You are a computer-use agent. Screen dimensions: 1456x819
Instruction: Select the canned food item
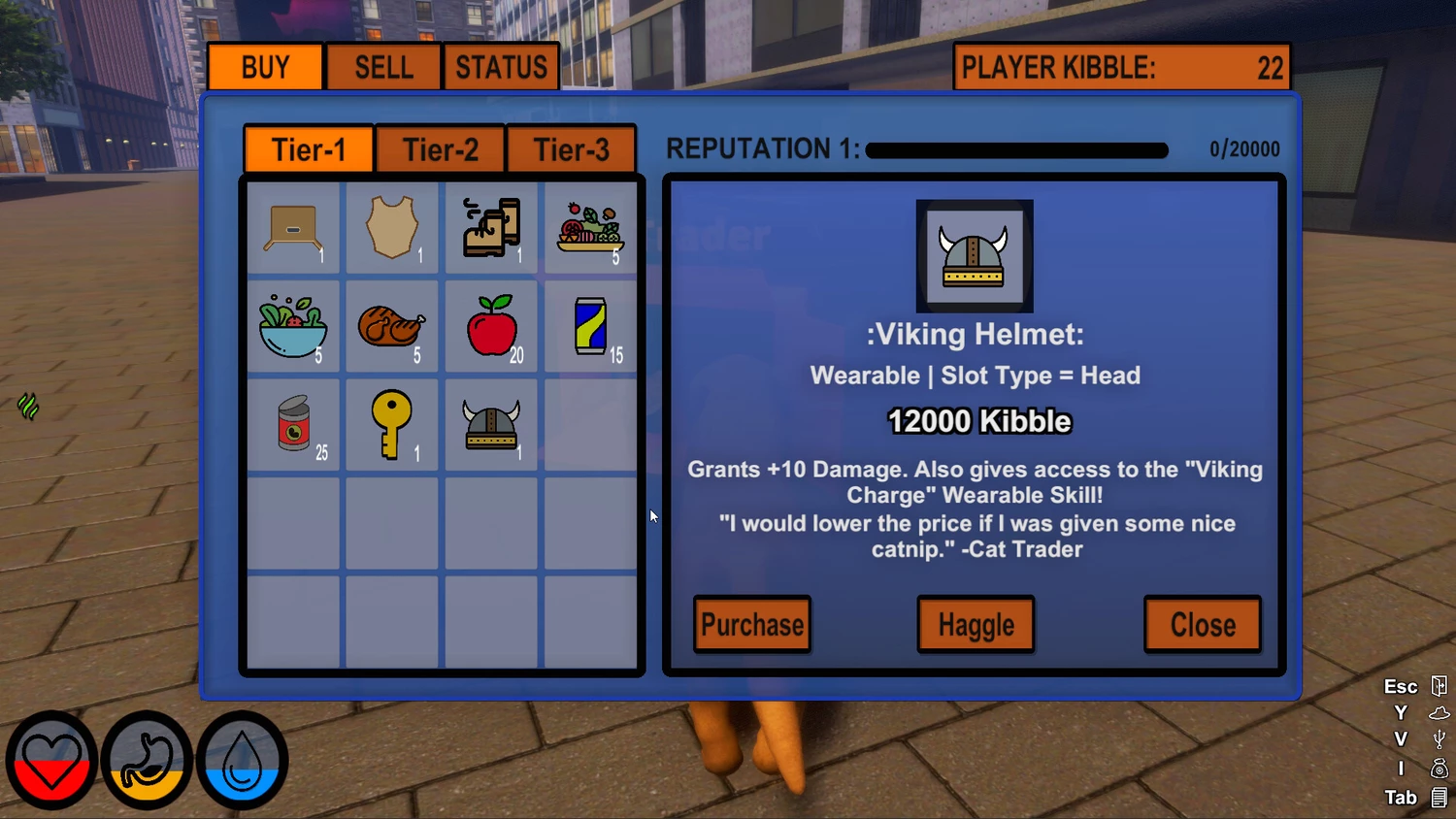pos(293,424)
